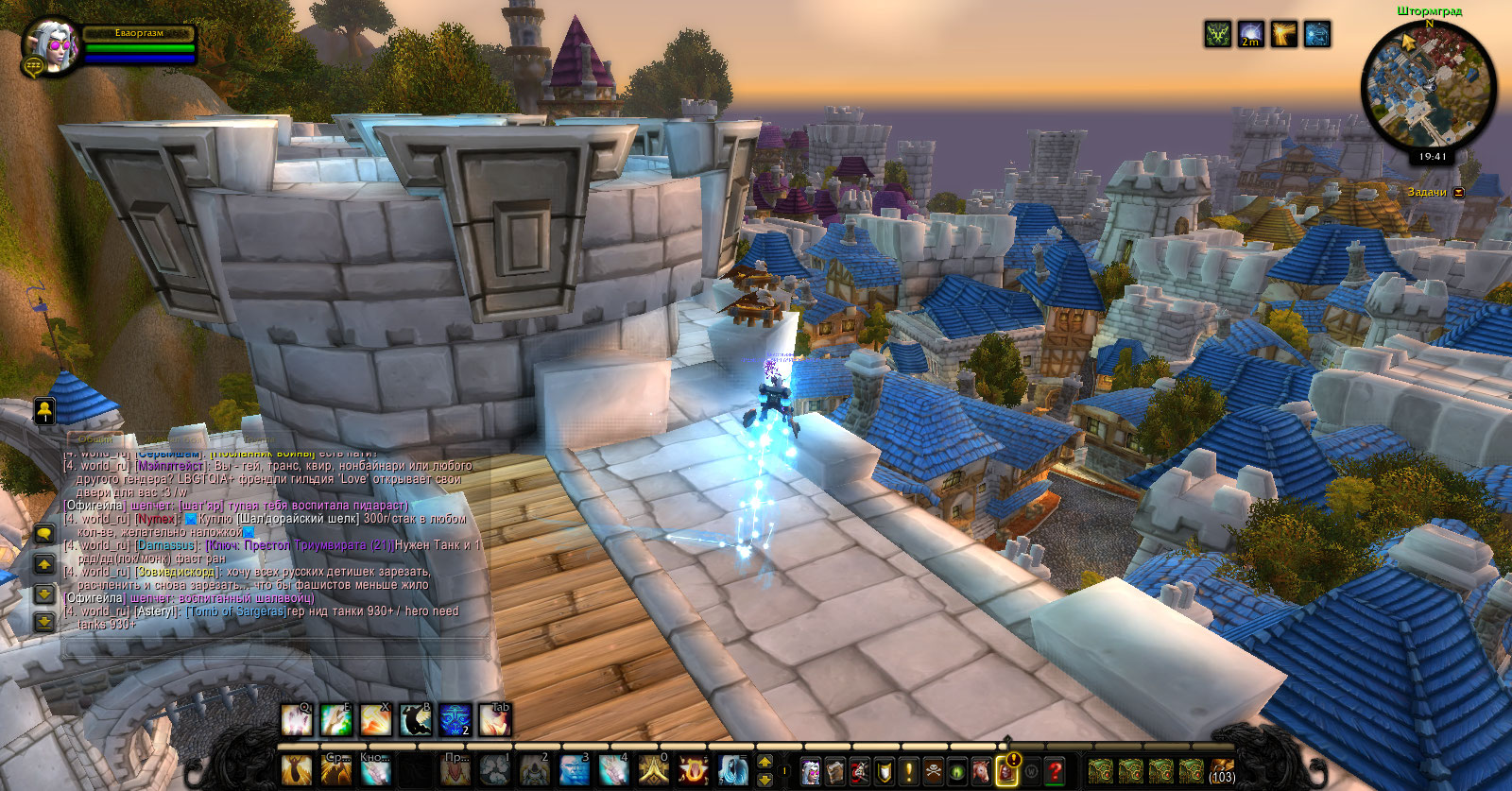Click the buff icon showing 2m
The image size is (1512, 791).
[1251, 35]
